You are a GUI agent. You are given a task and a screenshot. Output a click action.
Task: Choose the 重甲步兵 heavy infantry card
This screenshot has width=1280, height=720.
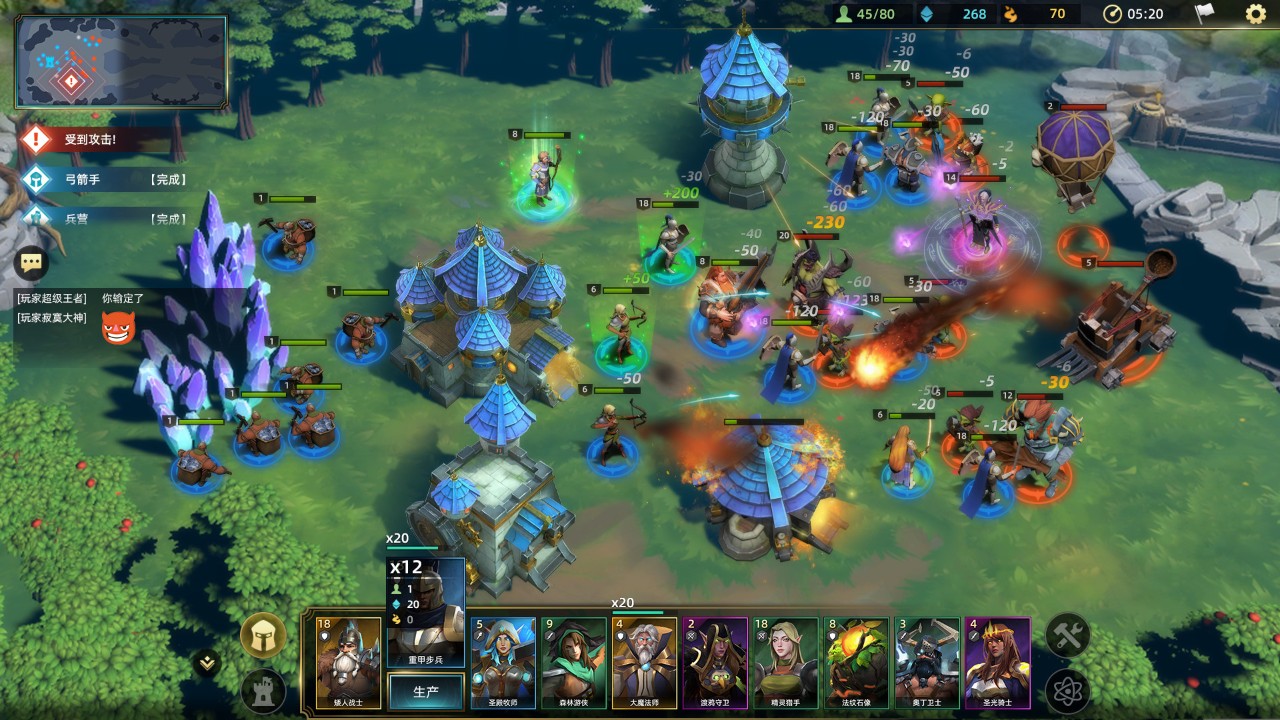pos(425,612)
